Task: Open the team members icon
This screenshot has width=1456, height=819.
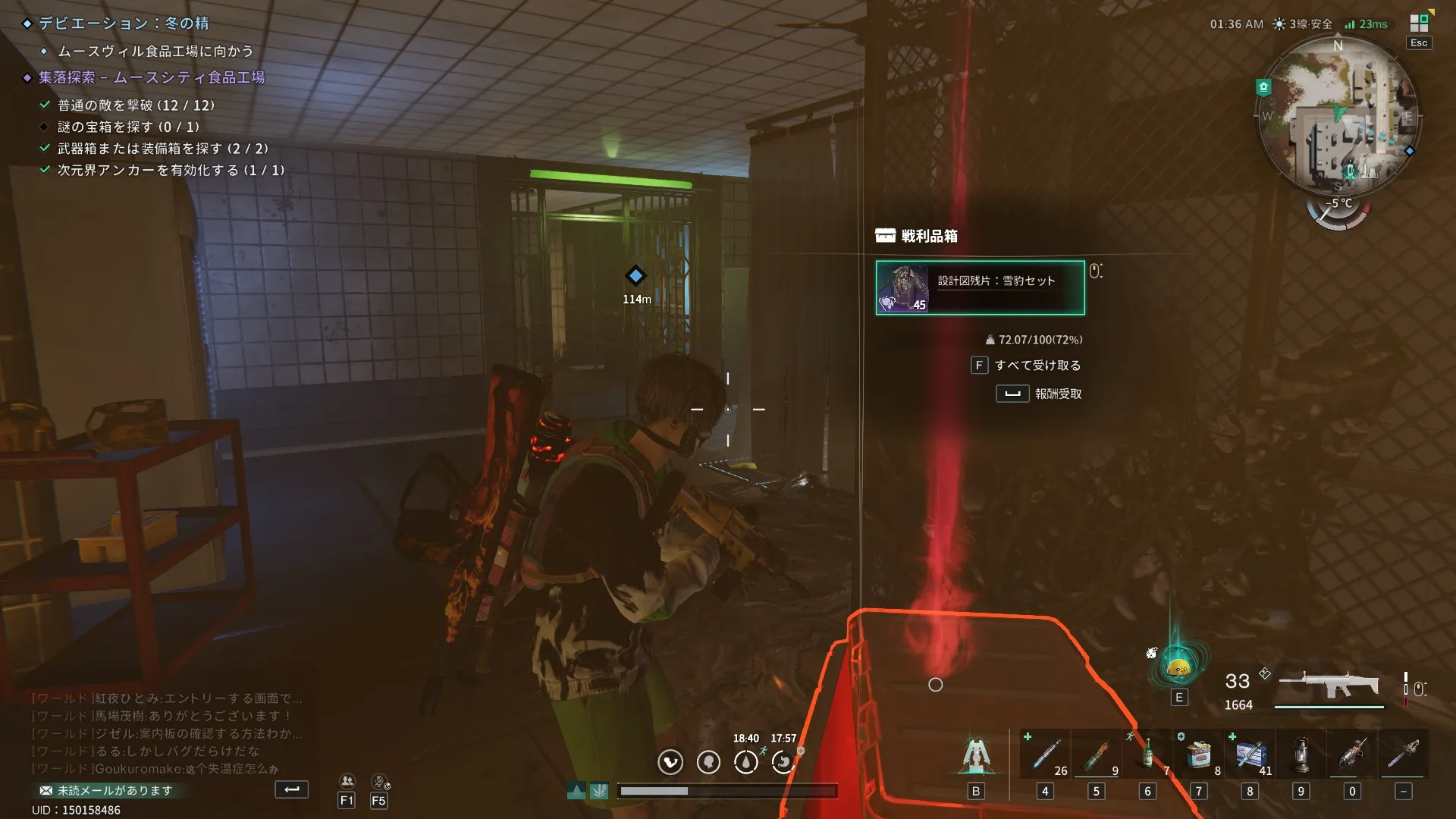Action: (347, 781)
